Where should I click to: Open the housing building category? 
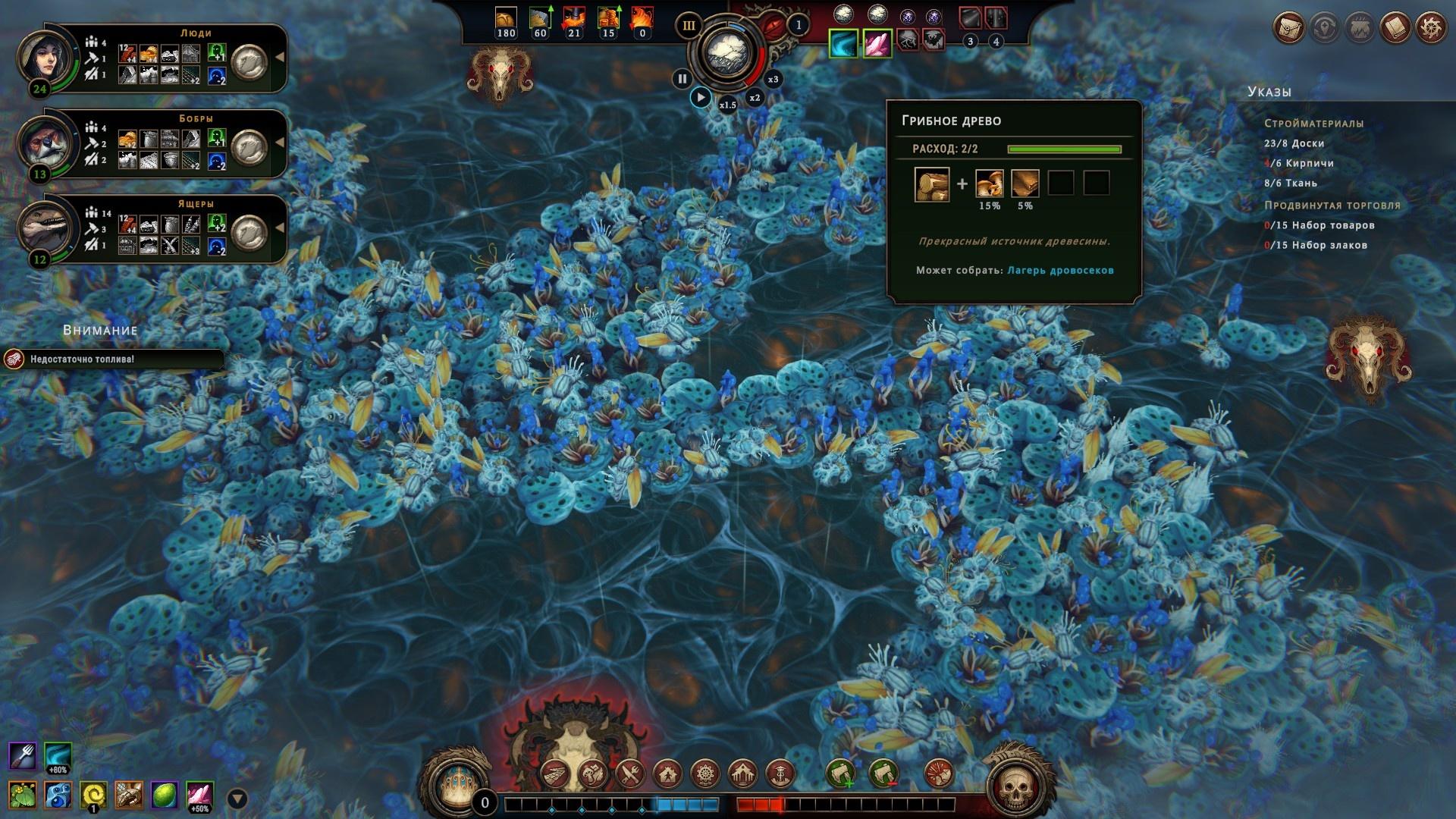[x=667, y=774]
